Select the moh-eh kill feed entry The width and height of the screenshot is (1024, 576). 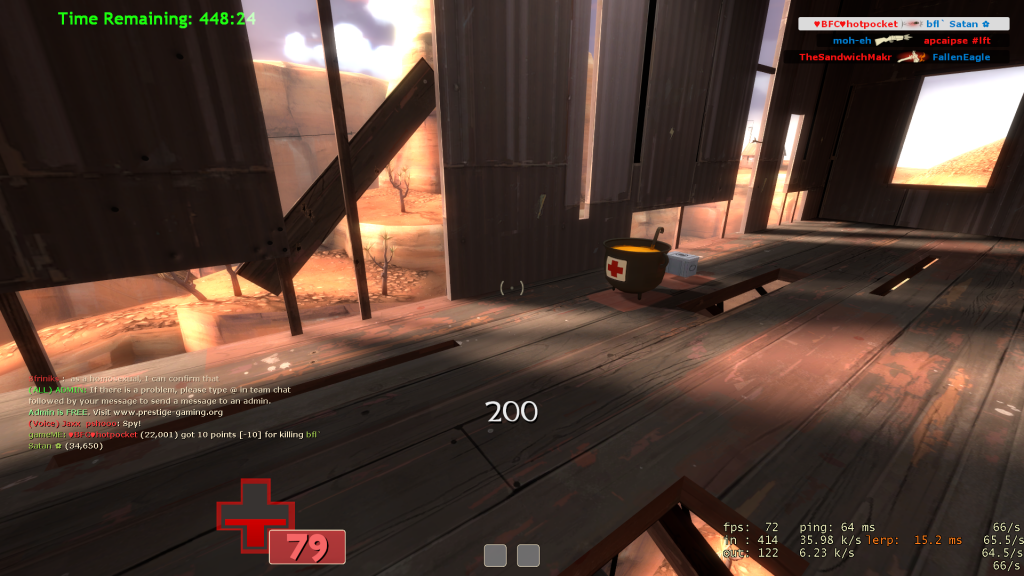click(903, 41)
